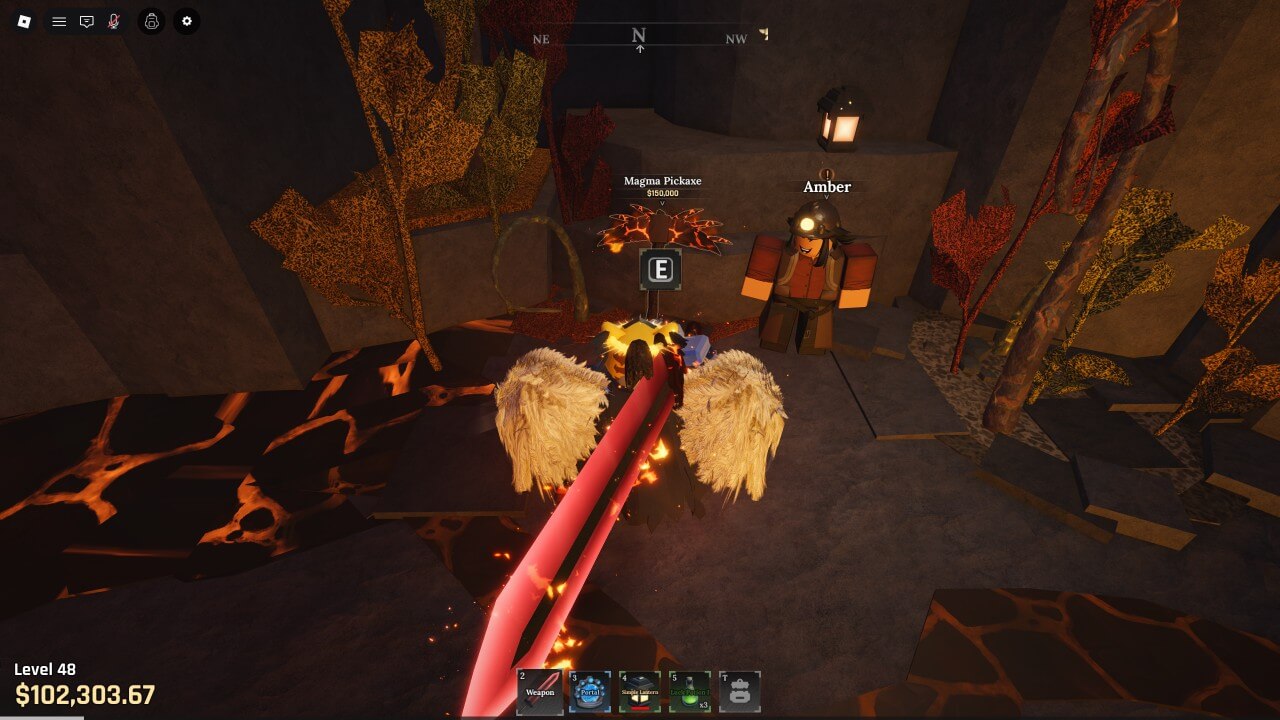Open the Roblox logo menu
The height and width of the screenshot is (720, 1280).
pyautogui.click(x=24, y=21)
